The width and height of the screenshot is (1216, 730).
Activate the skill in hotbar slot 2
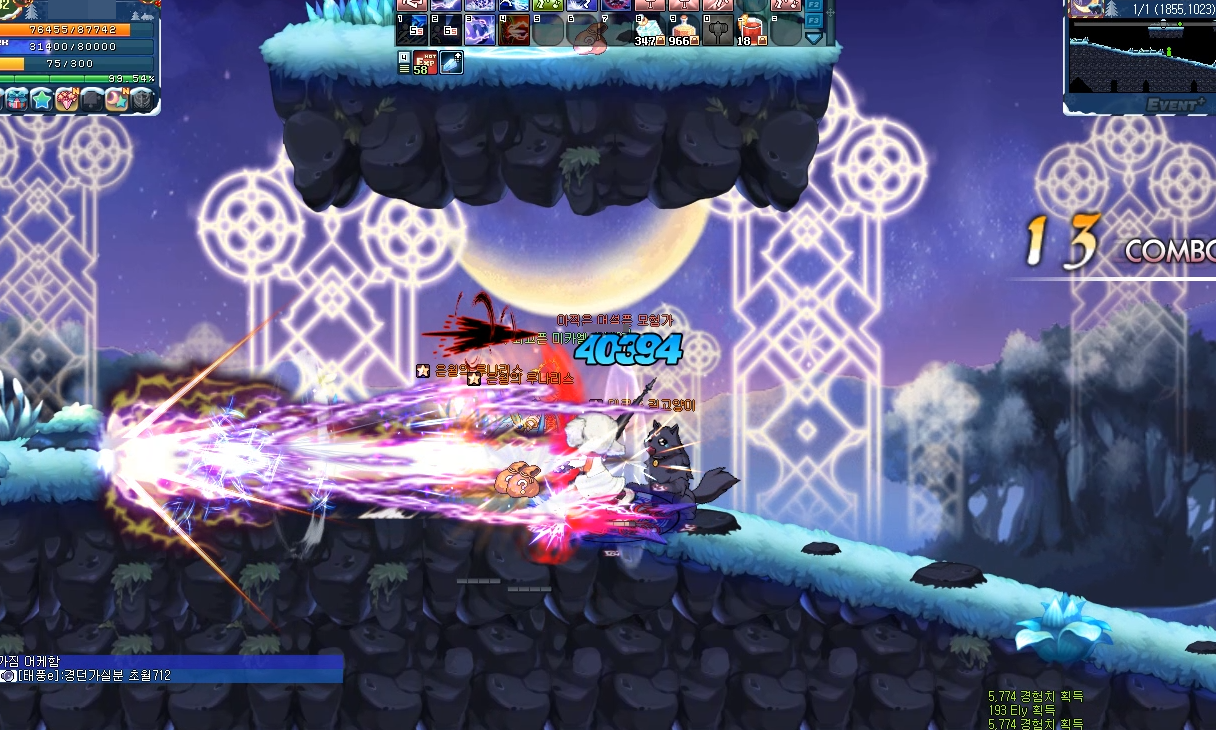coord(446,30)
